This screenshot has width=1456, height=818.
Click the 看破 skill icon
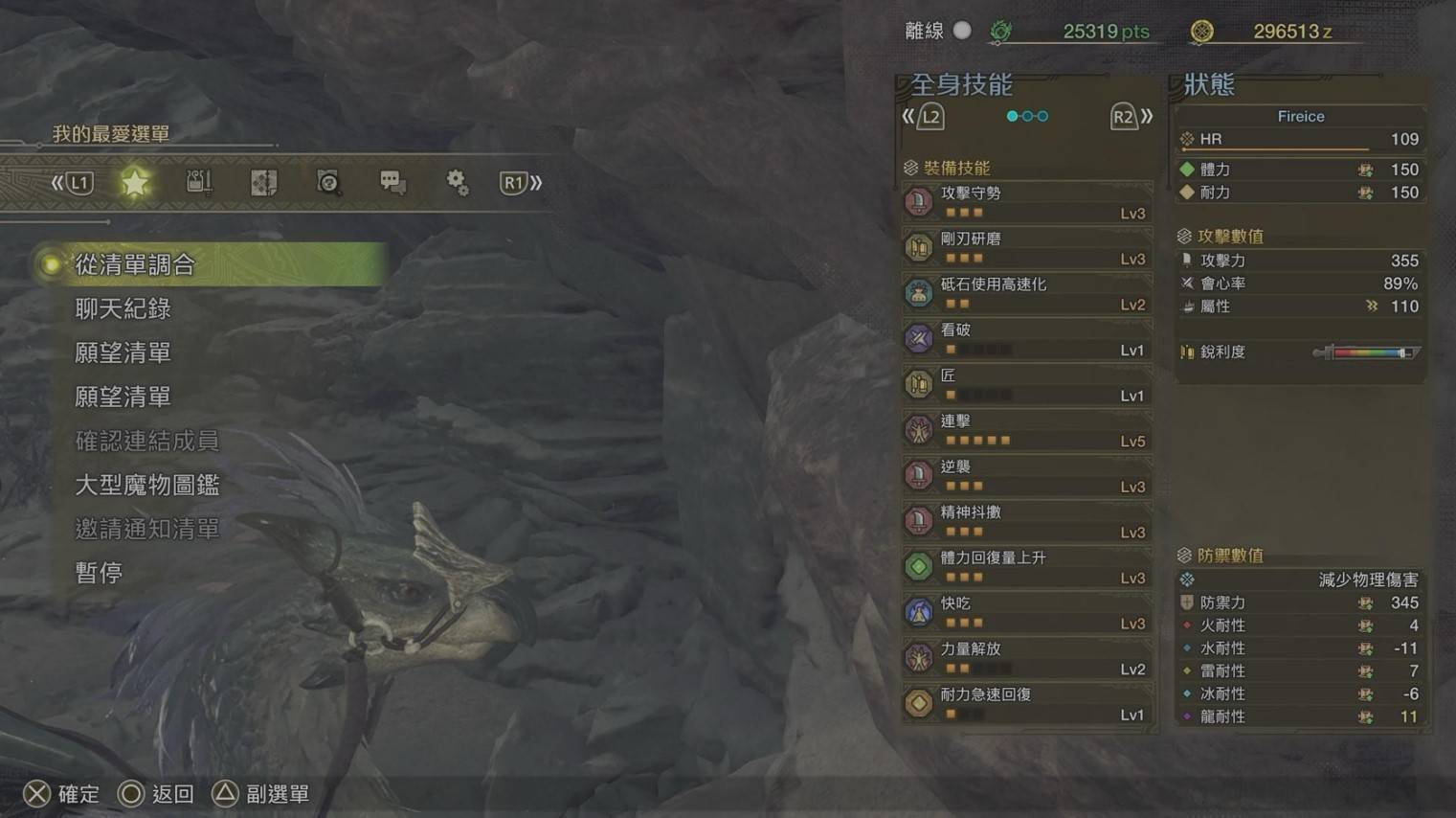(918, 338)
